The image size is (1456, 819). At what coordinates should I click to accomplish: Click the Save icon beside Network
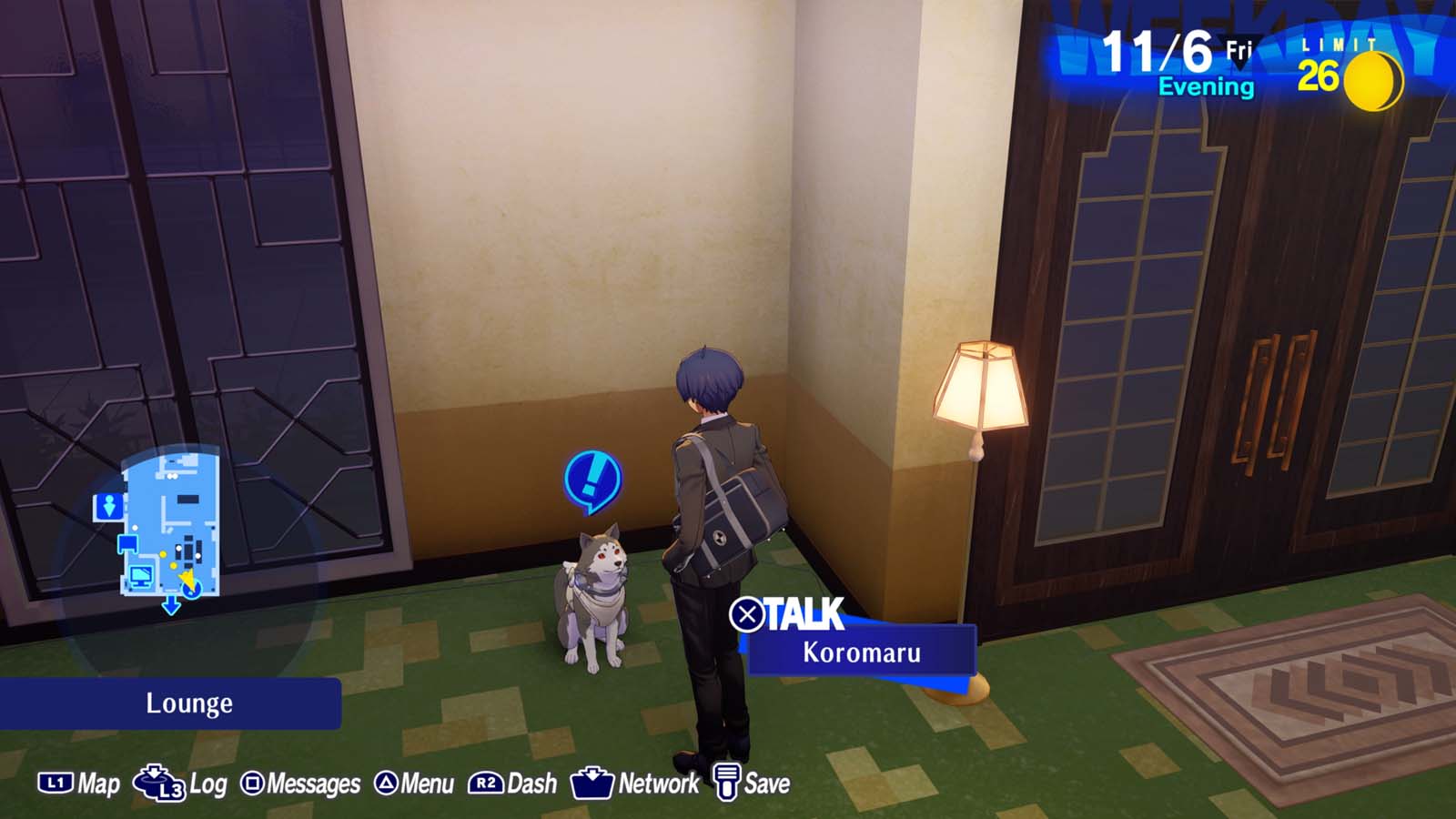tap(725, 780)
